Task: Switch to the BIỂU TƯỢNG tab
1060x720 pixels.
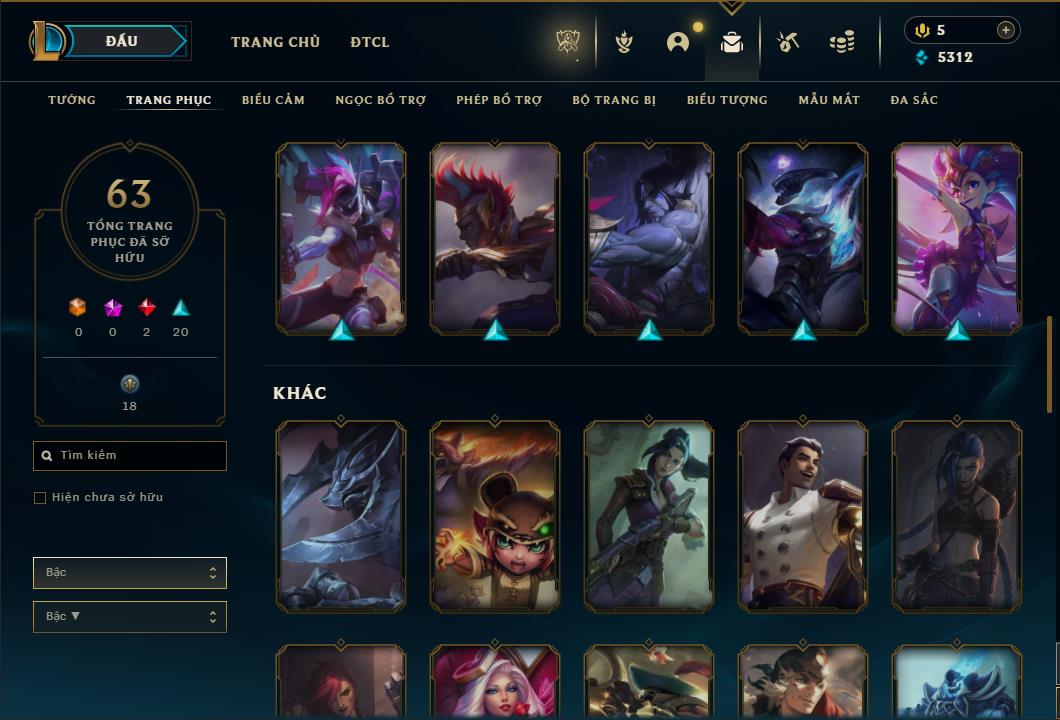Action: click(x=727, y=100)
